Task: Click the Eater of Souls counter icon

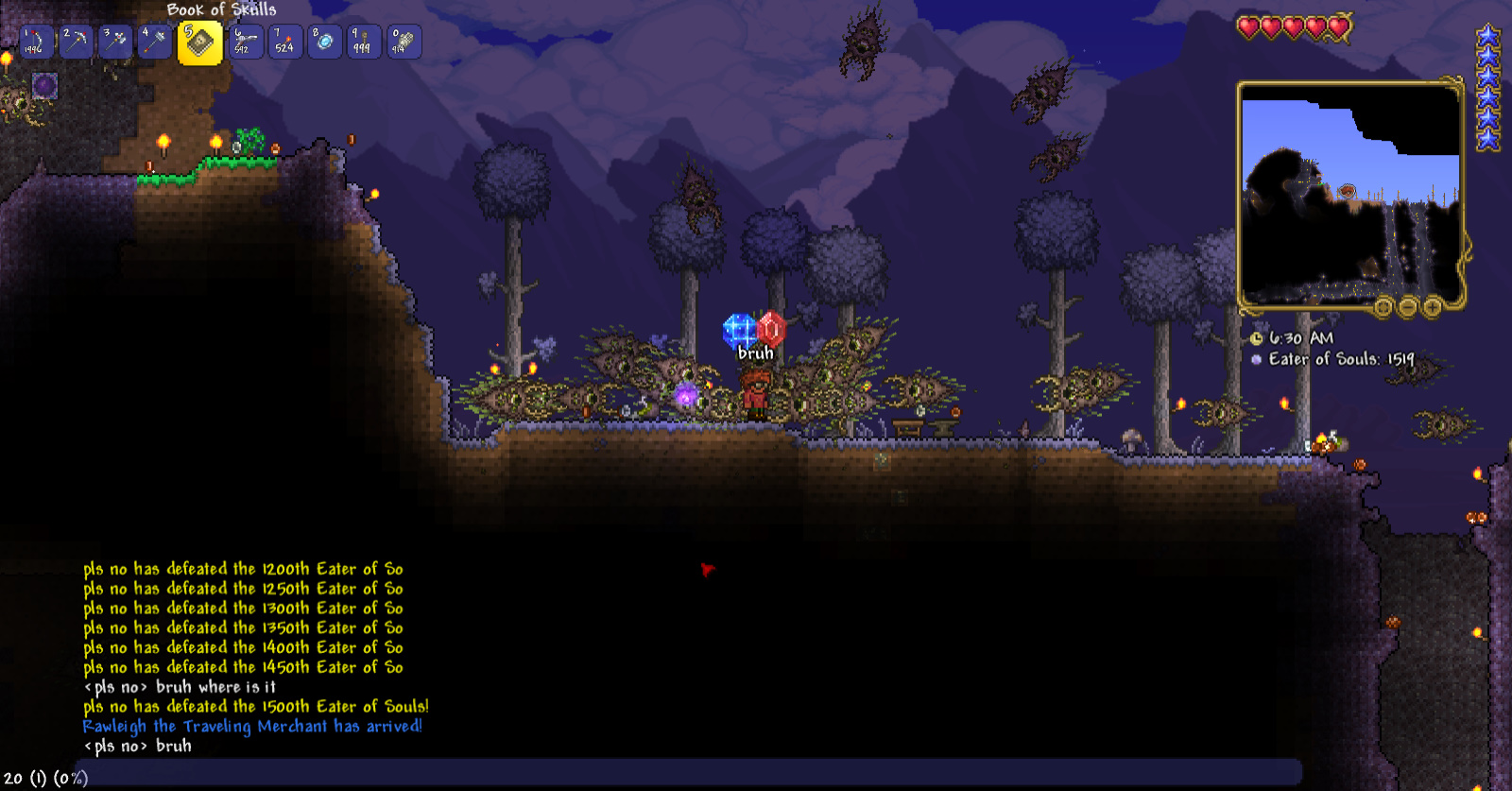Action: point(1256,358)
